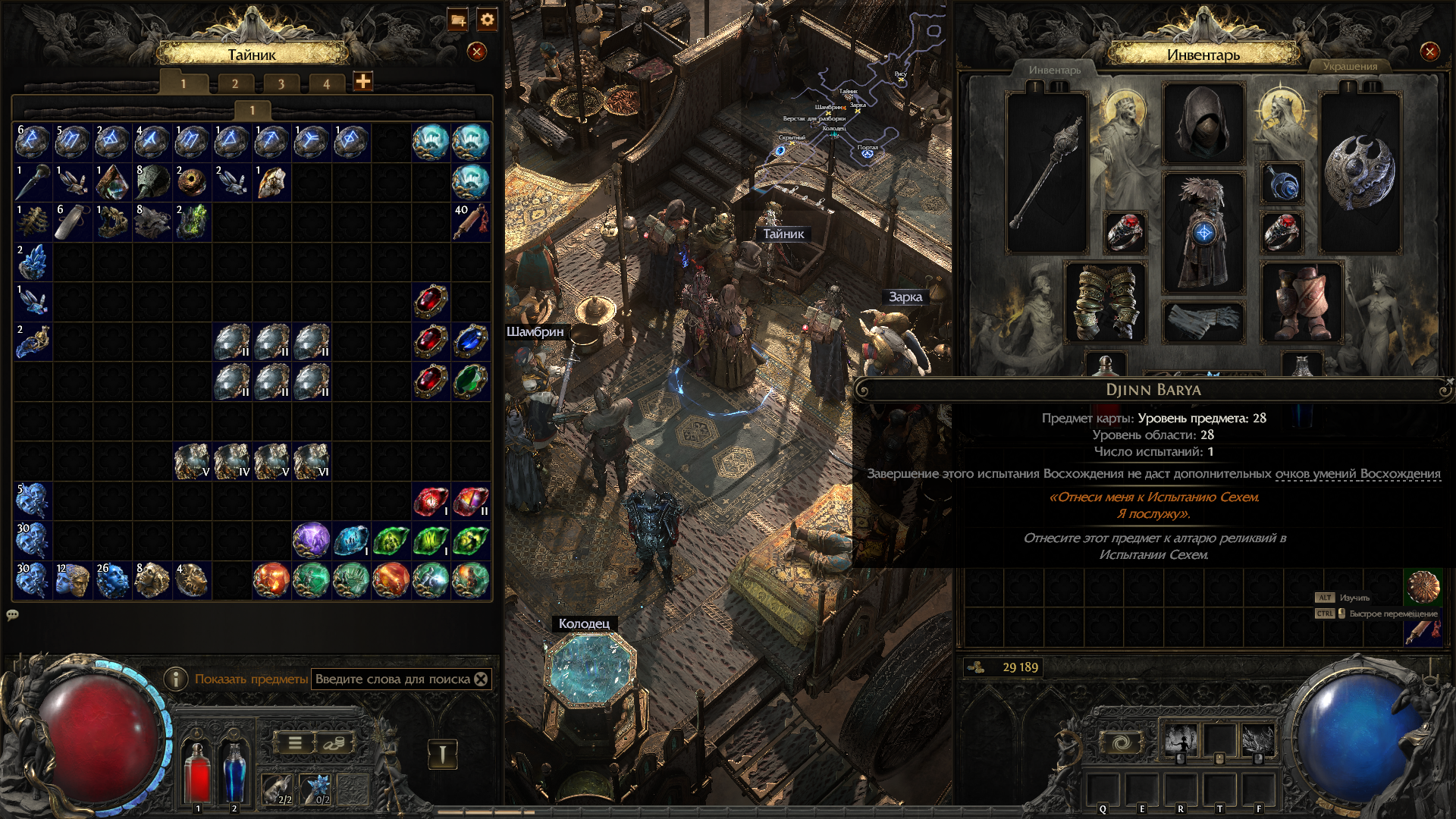
Task: Select the green emerald gem in stash
Action: point(470,381)
